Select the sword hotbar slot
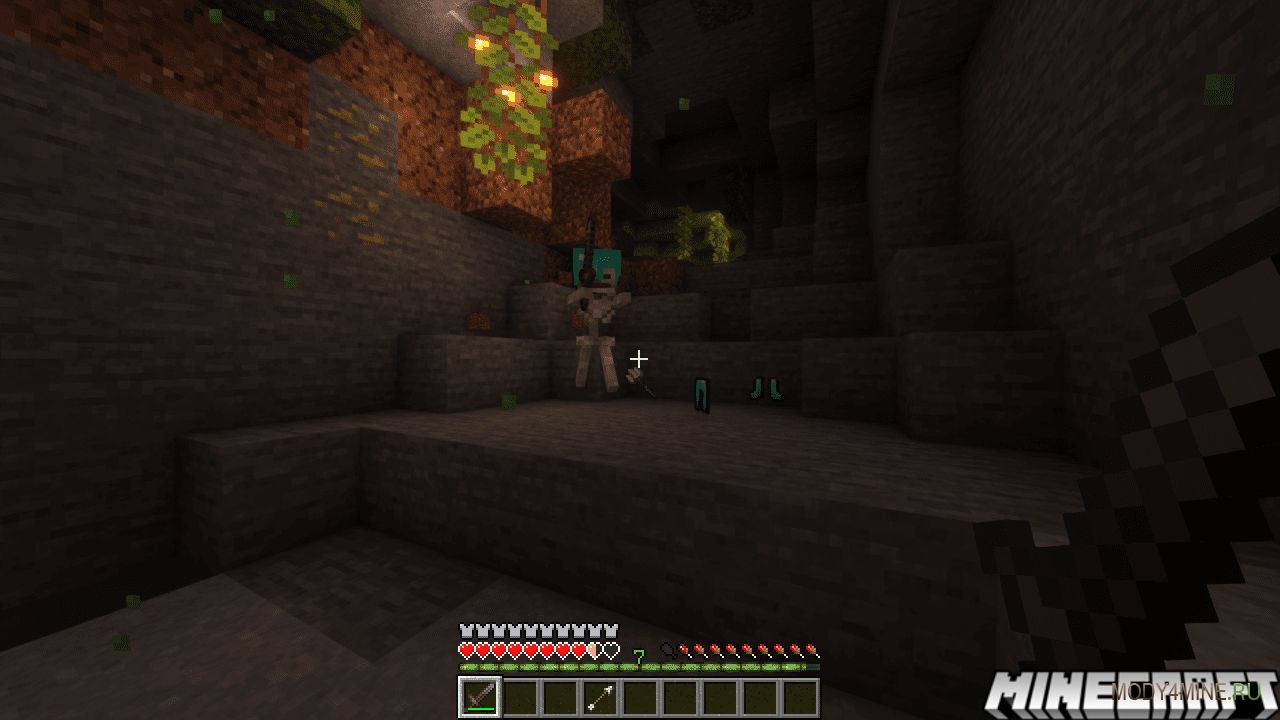This screenshot has height=720, width=1280. click(479, 697)
